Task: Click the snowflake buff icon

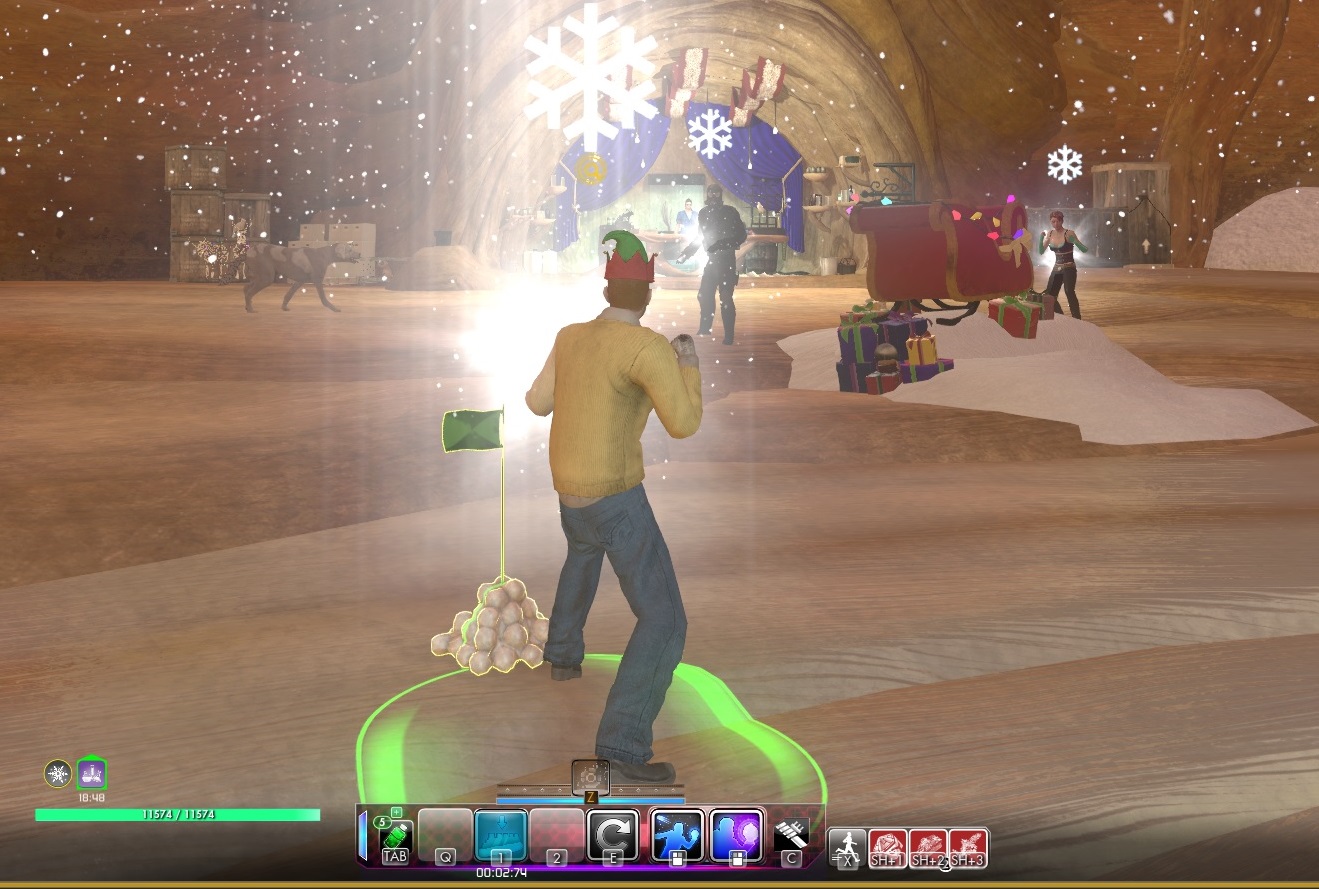Action: point(58,773)
